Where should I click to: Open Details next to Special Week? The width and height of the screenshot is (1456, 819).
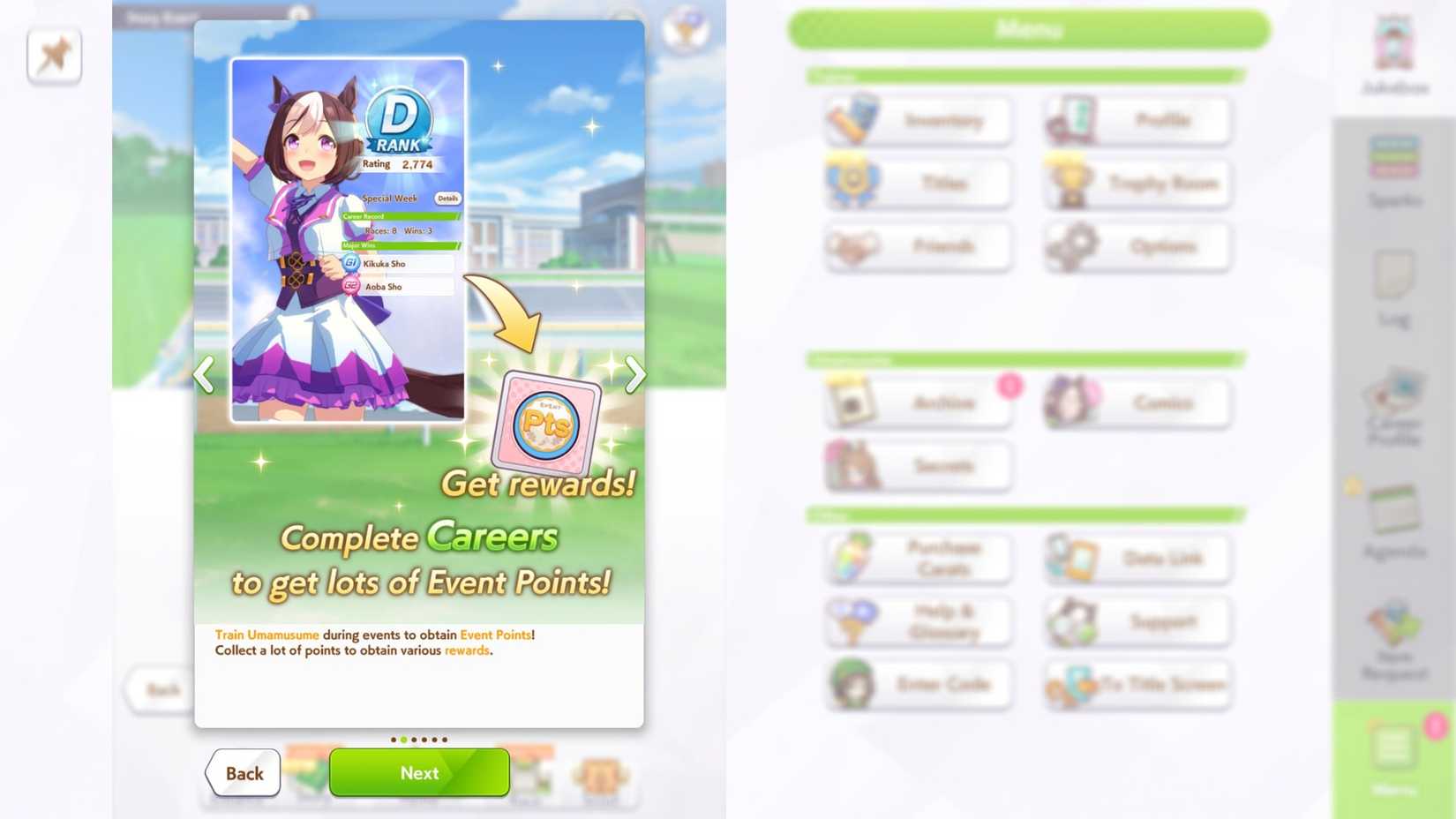(447, 198)
